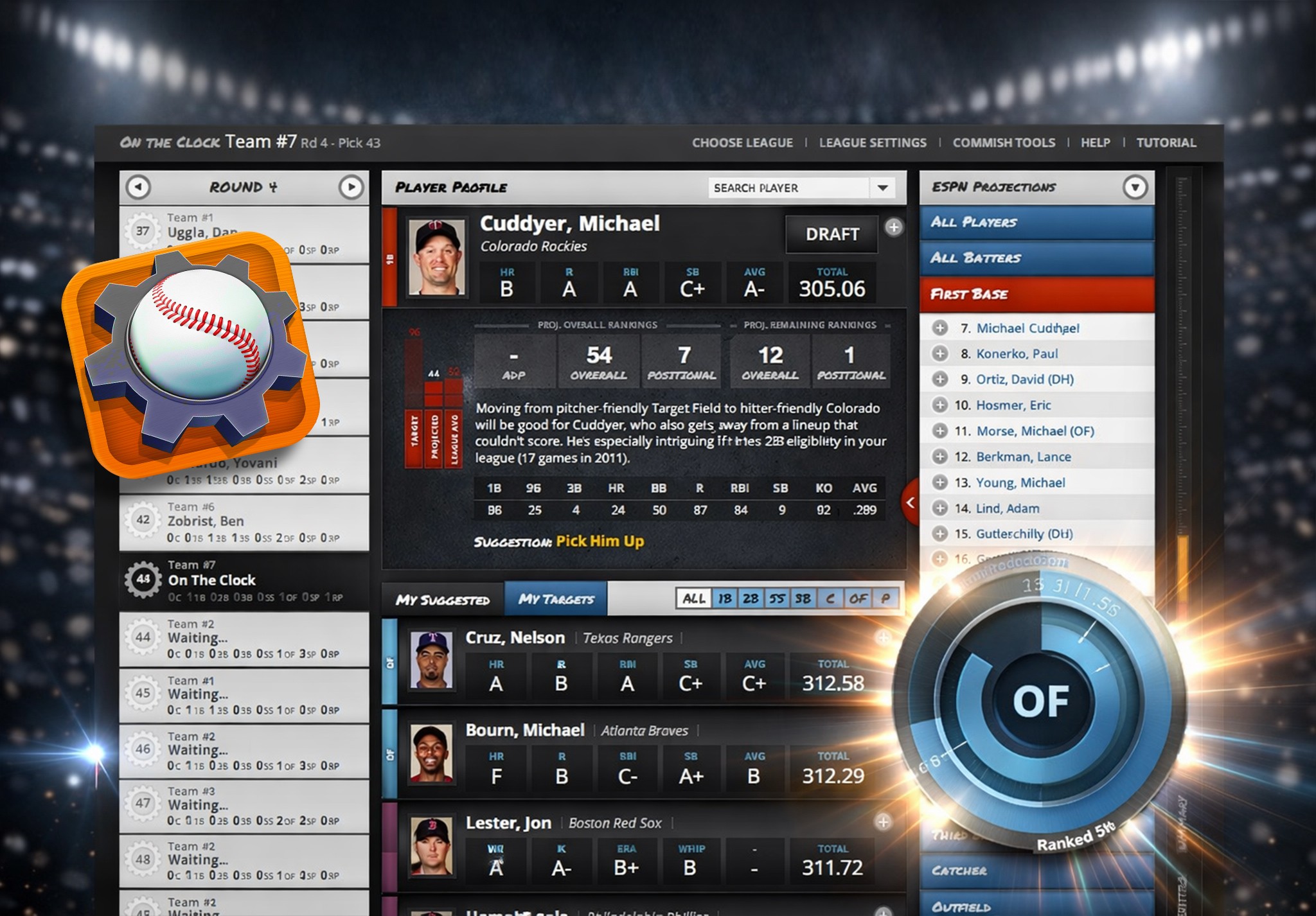Toggle the All Batters projection filter

pyautogui.click(x=1036, y=258)
